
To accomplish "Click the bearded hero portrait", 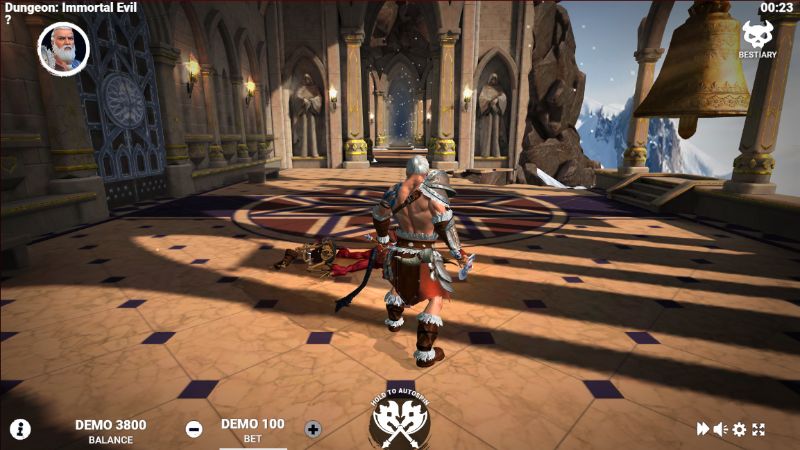I will click(x=63, y=47).
